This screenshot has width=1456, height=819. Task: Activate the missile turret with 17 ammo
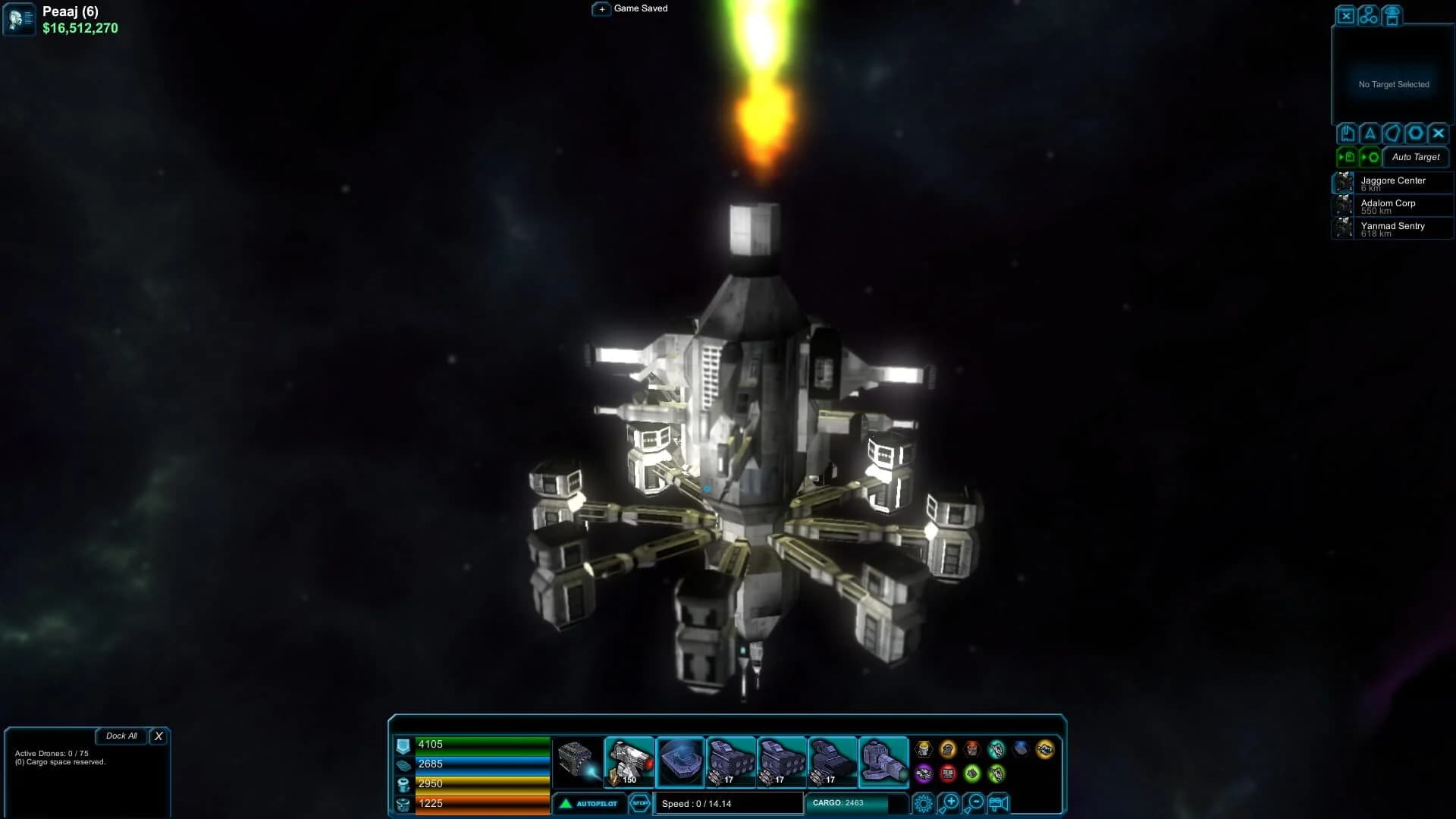733,761
